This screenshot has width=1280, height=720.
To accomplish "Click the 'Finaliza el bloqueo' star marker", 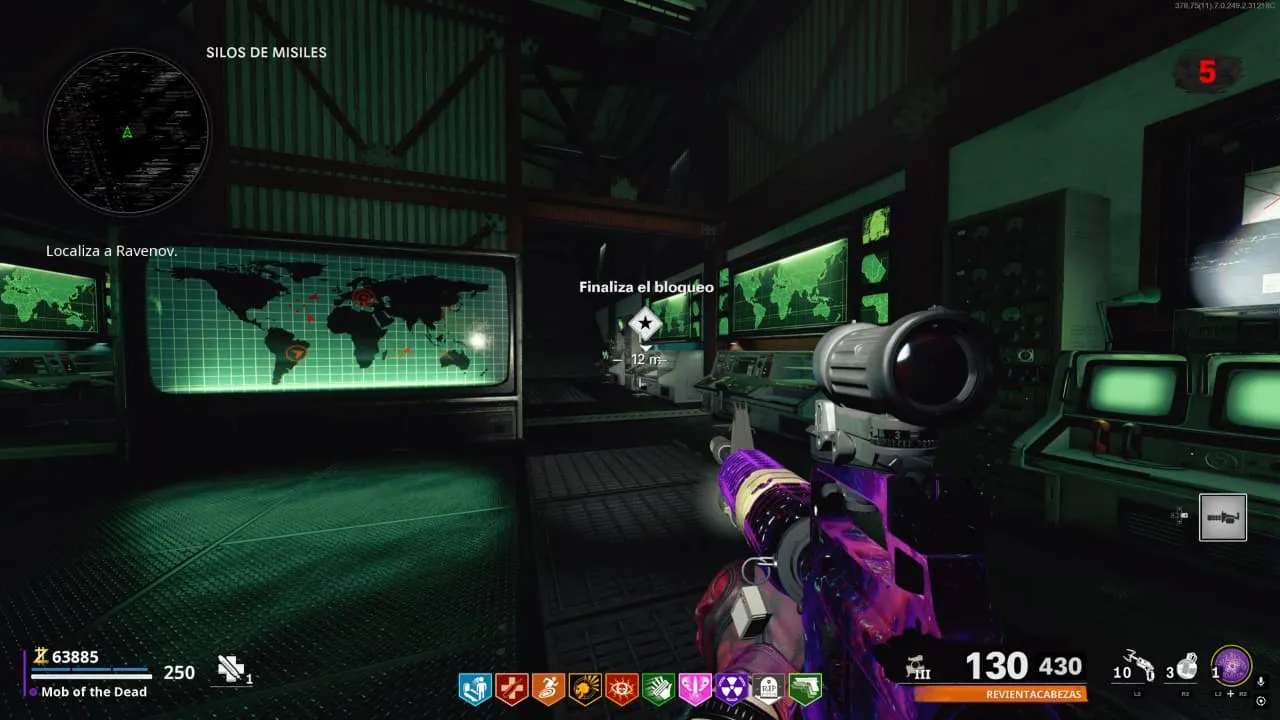I will pos(645,323).
